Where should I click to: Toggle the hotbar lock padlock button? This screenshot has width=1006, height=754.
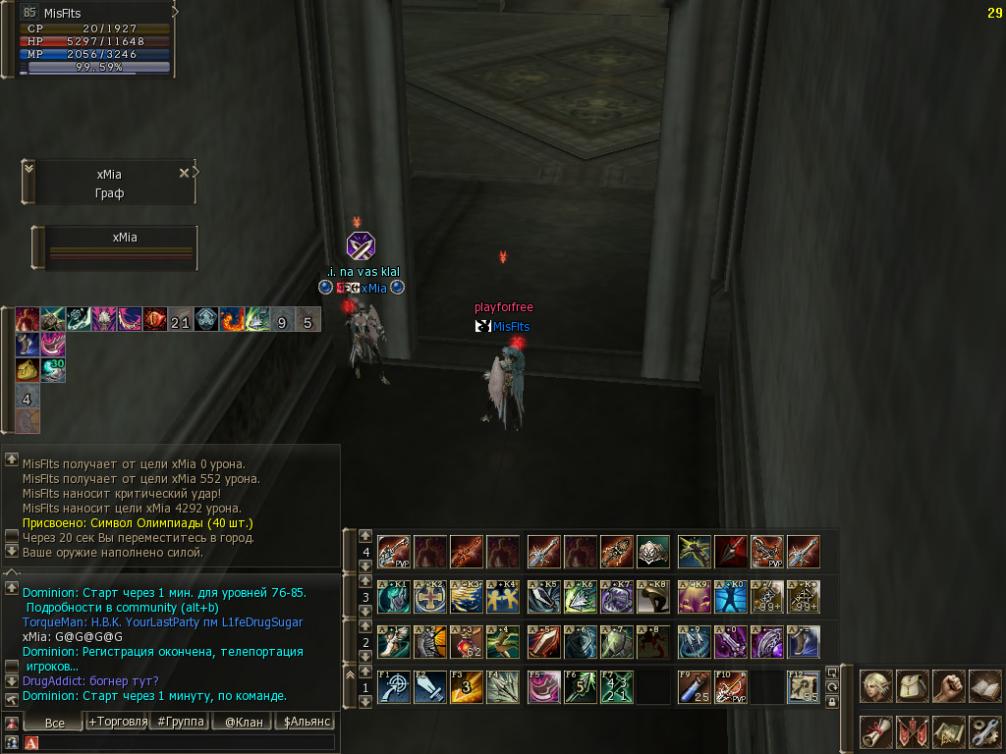point(832,702)
